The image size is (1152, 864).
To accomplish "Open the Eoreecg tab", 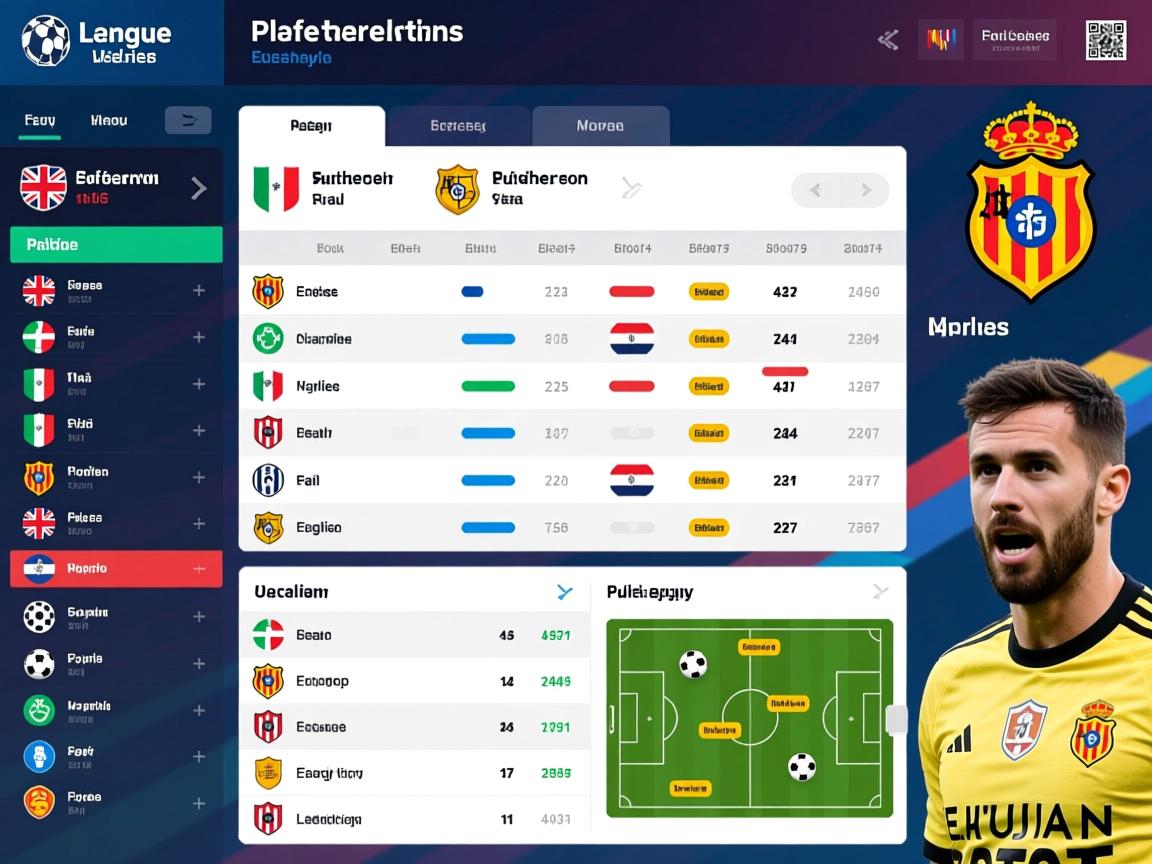I will pyautogui.click(x=458, y=126).
